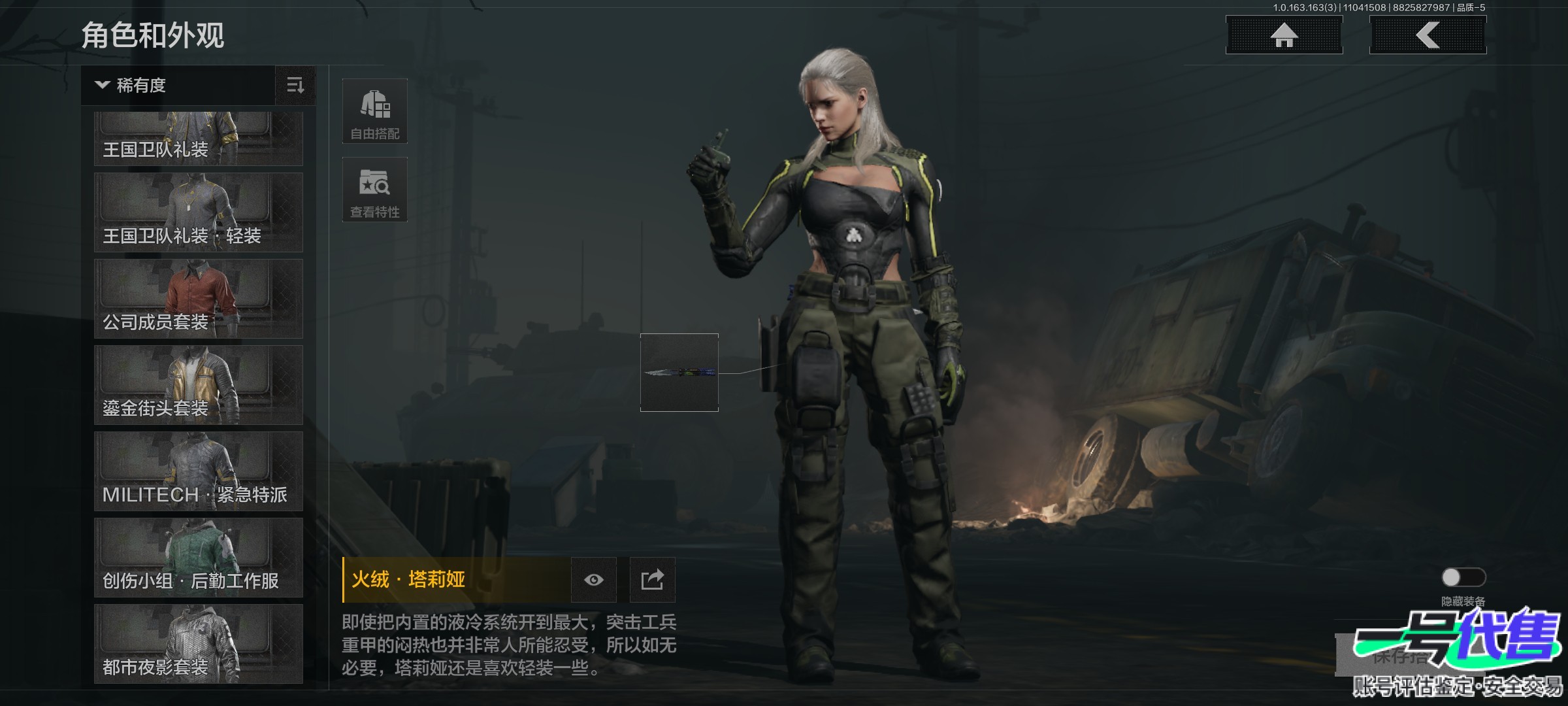Select the 都市夜影套装 outfit
Screen dimensions: 1568x706
pyautogui.click(x=198, y=644)
